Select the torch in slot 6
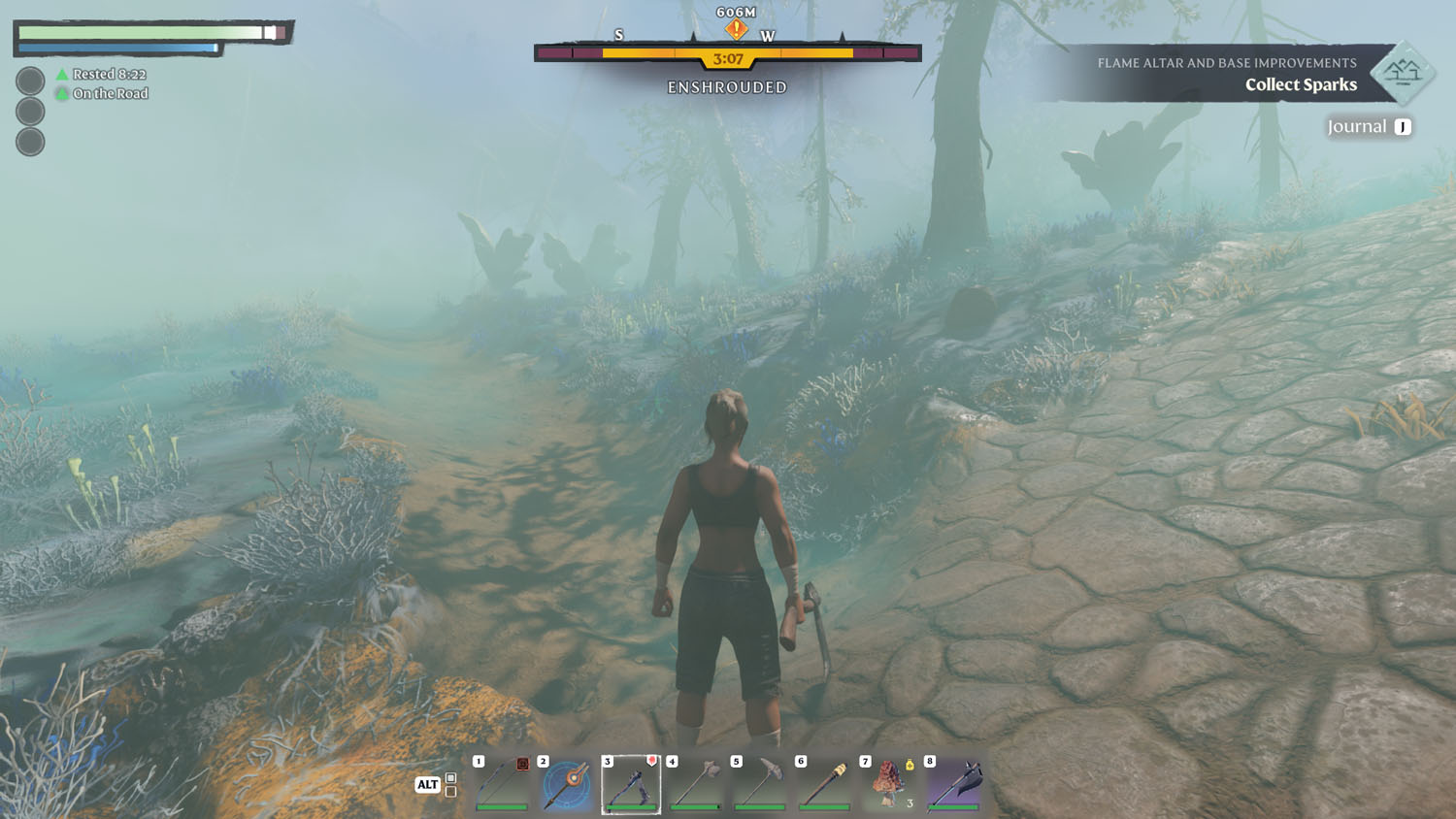 tap(824, 784)
